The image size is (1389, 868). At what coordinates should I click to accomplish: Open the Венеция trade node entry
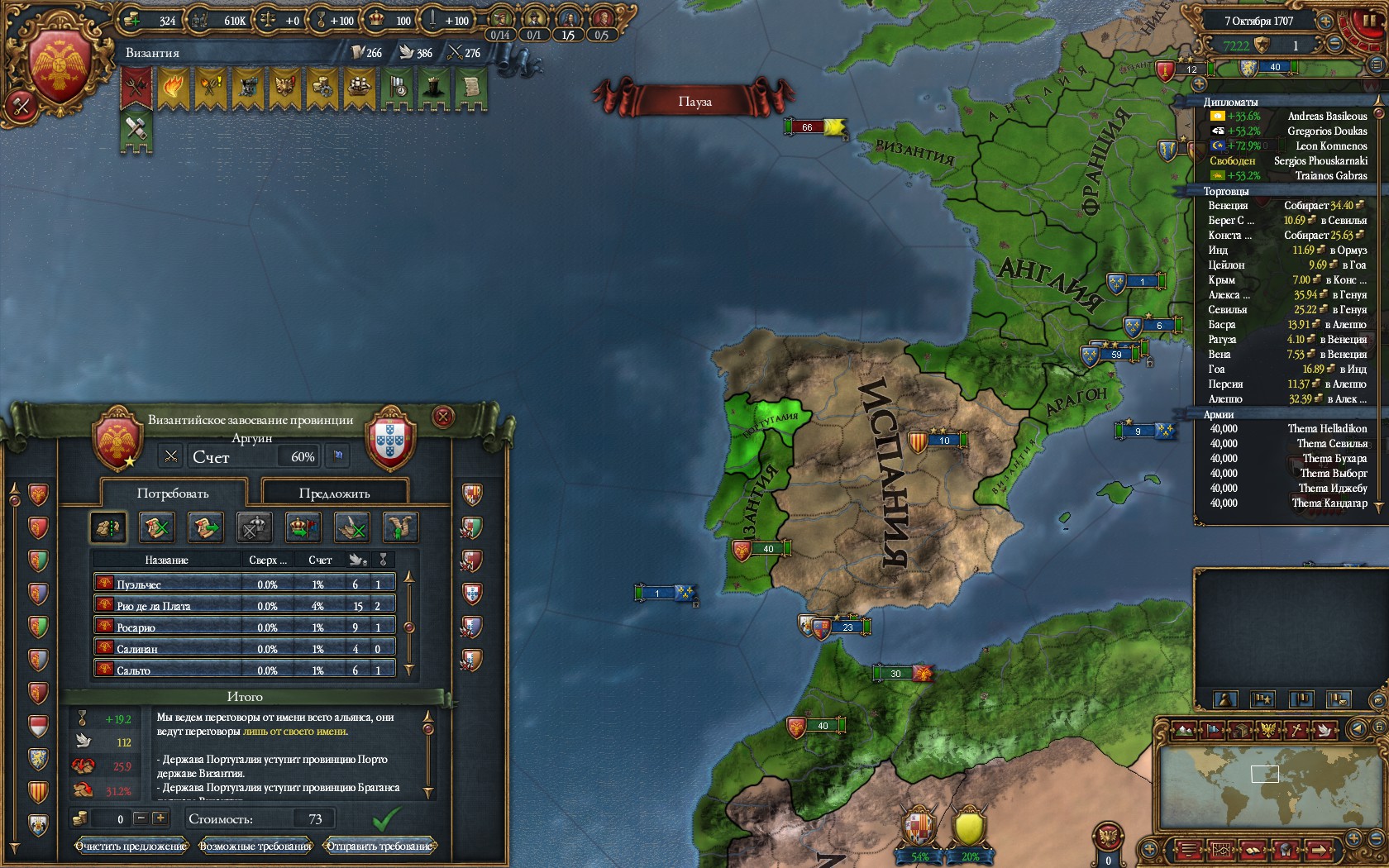(1286, 205)
